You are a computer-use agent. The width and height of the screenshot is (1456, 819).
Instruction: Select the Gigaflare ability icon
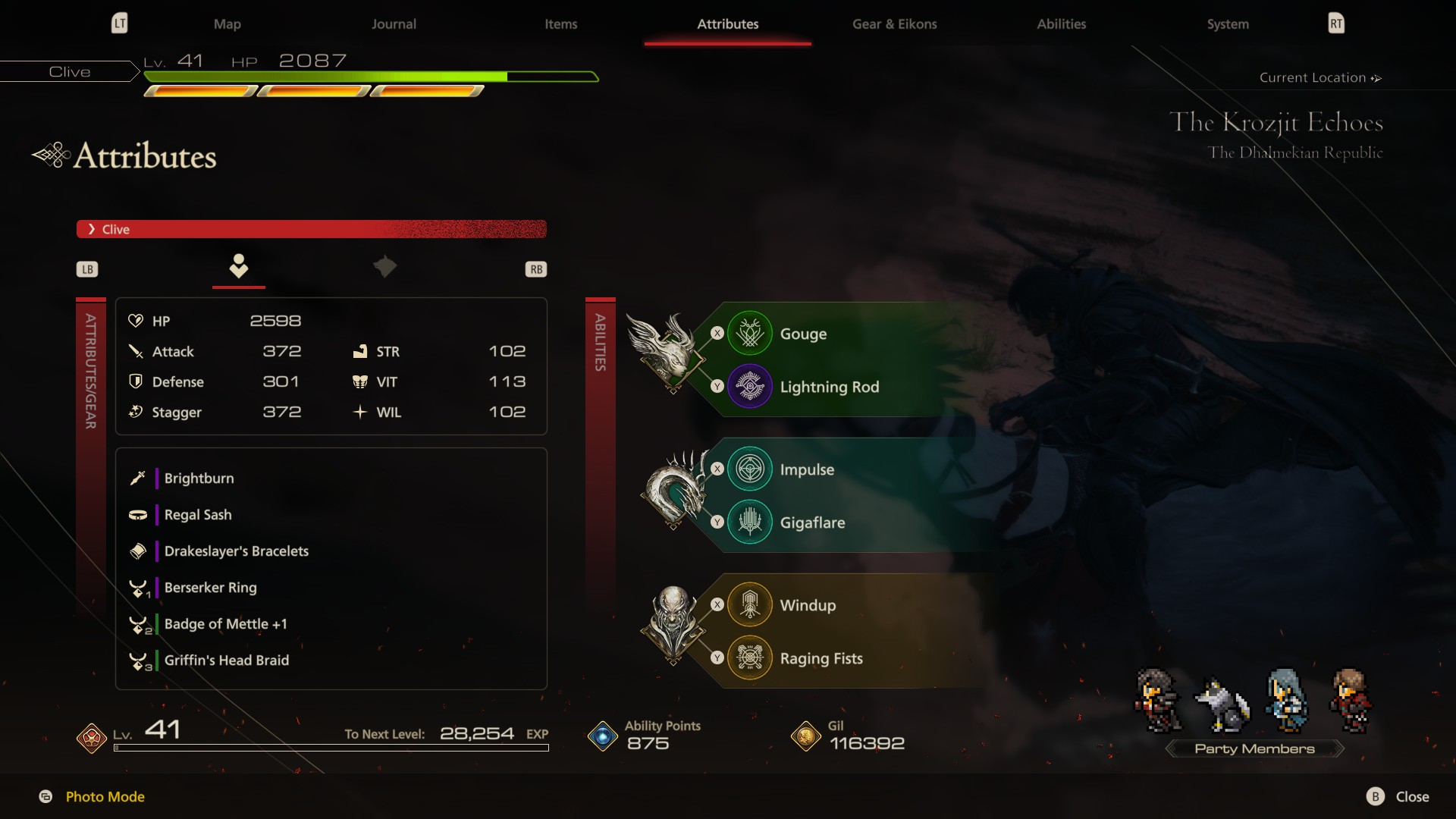(749, 522)
